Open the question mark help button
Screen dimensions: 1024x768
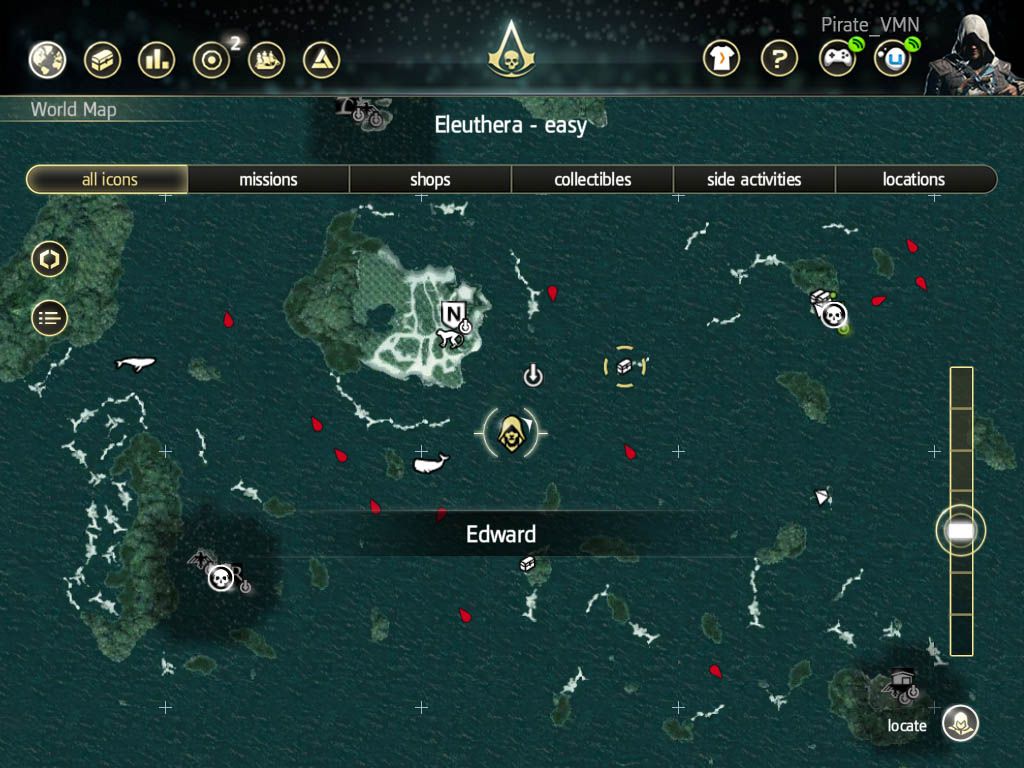click(x=779, y=59)
